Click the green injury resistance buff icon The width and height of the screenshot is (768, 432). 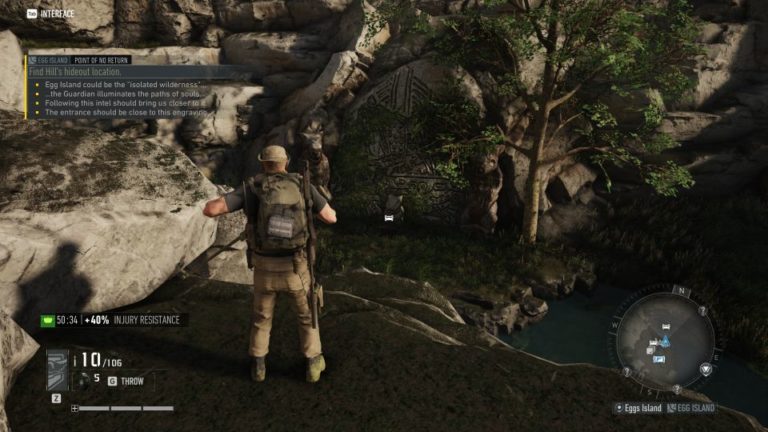click(46, 320)
